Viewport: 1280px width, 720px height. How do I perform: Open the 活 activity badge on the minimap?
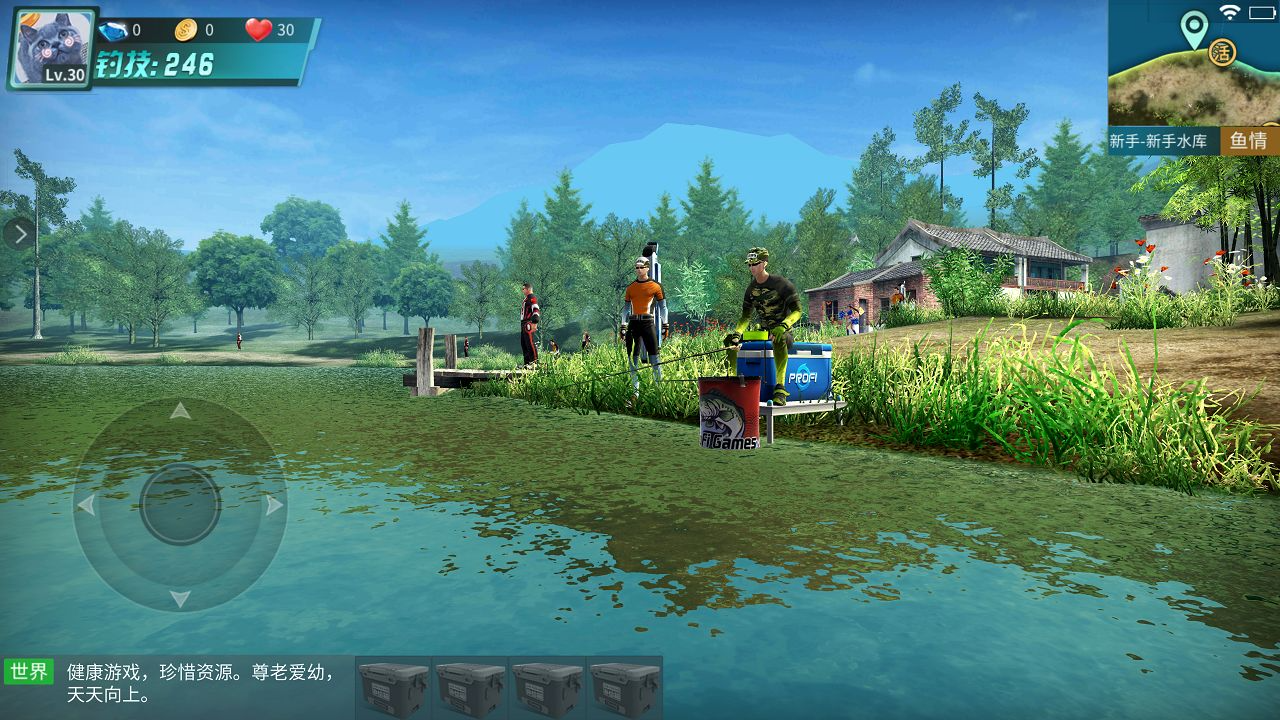(x=1221, y=52)
